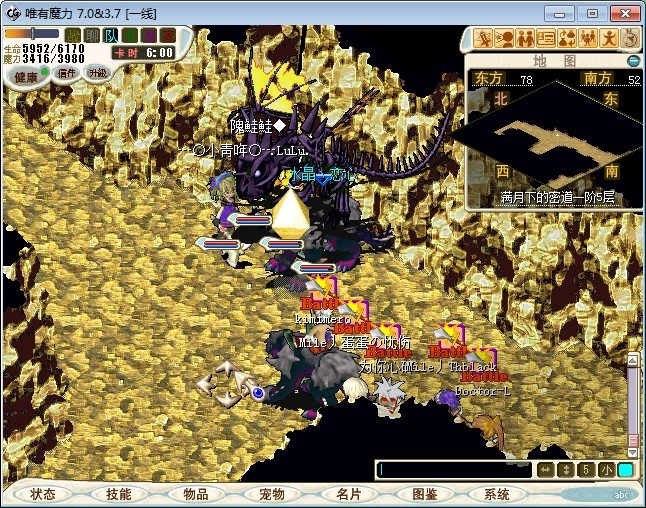Image resolution: width=646 pixels, height=508 pixels.
Task: Open the 状态 status menu
Action: click(44, 494)
